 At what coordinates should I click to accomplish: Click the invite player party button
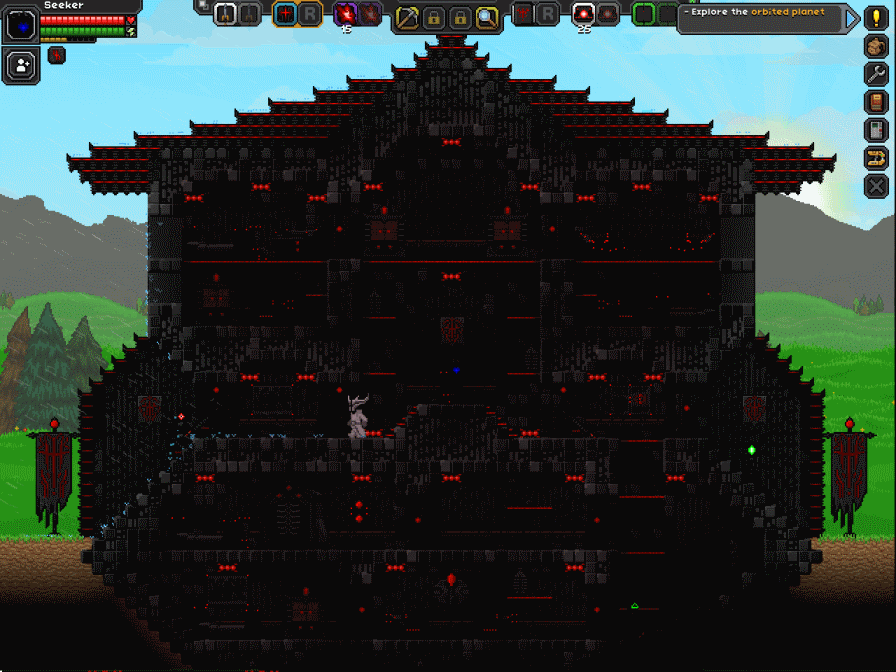20,66
